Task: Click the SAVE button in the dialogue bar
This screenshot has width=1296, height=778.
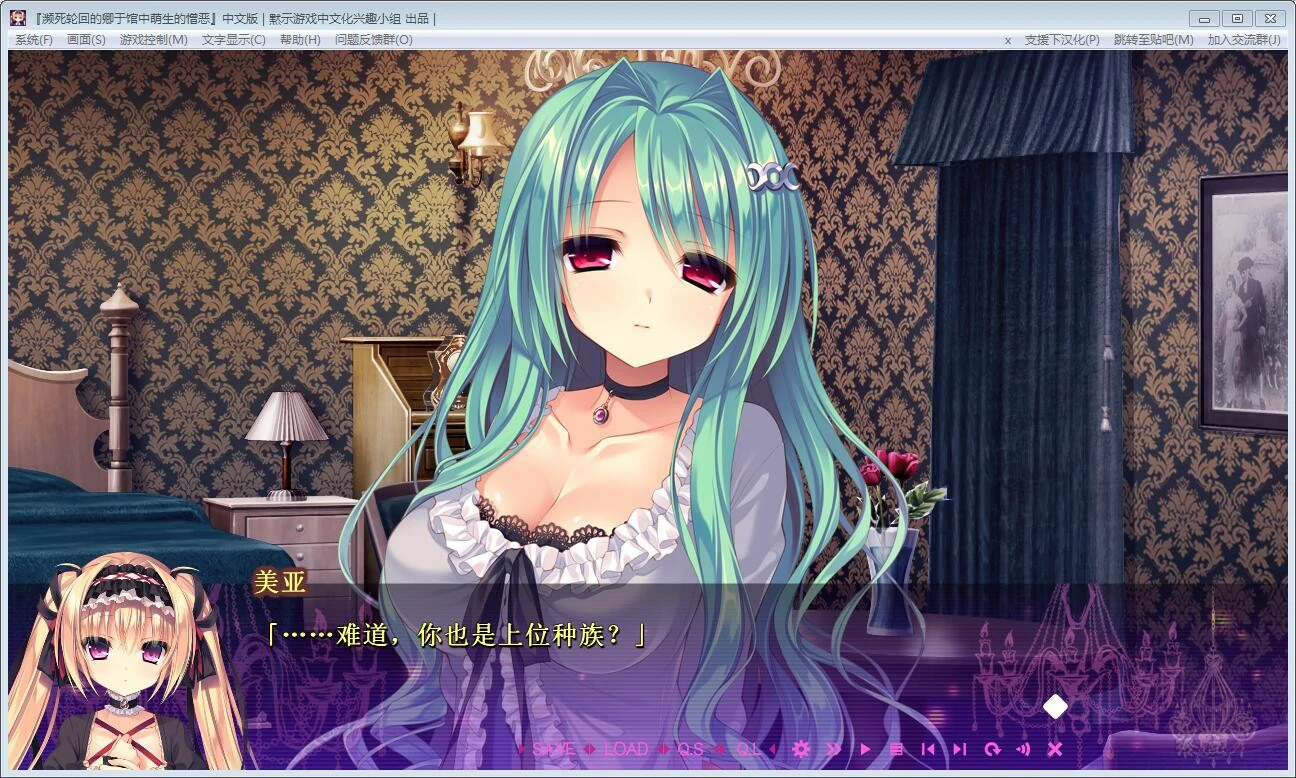Action: [x=553, y=749]
